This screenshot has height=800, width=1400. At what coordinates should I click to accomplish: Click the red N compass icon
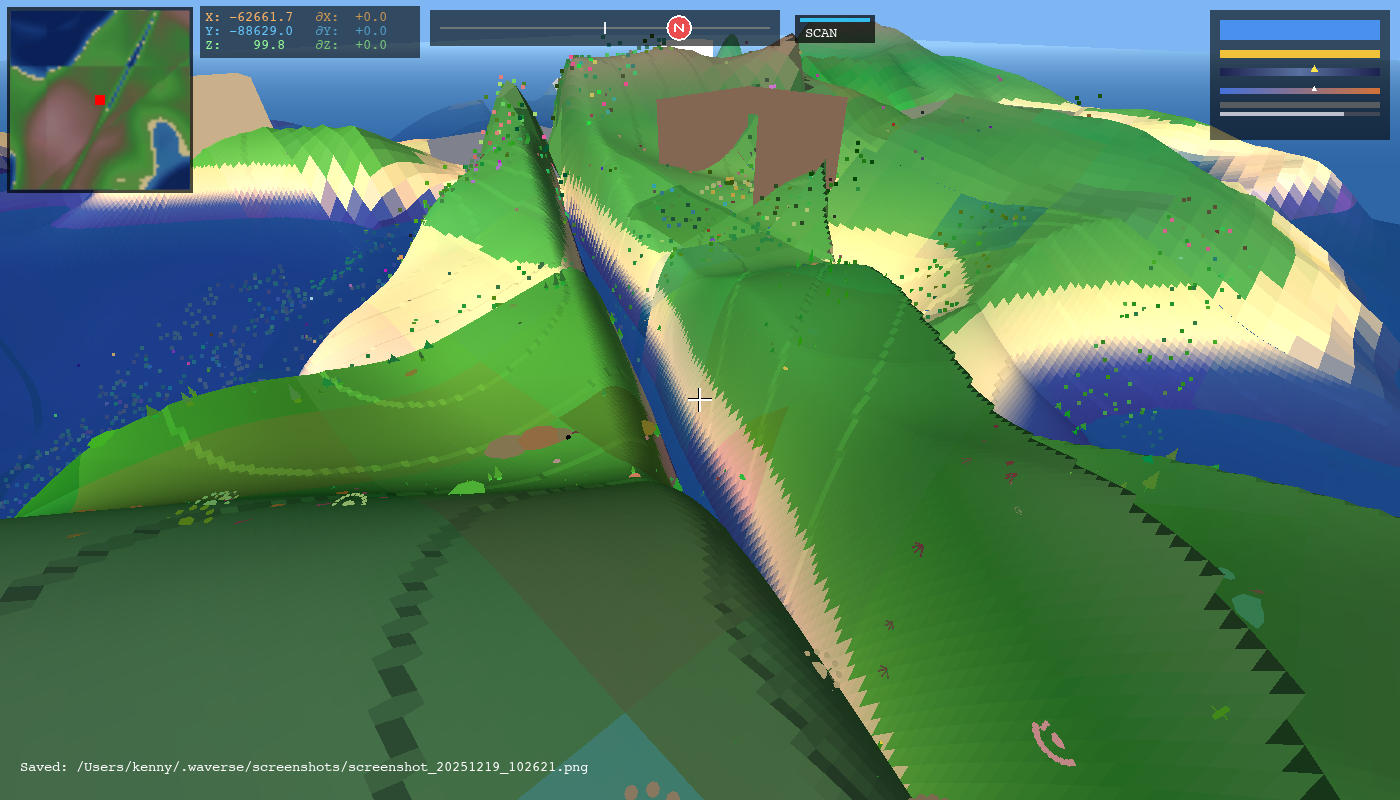point(681,28)
